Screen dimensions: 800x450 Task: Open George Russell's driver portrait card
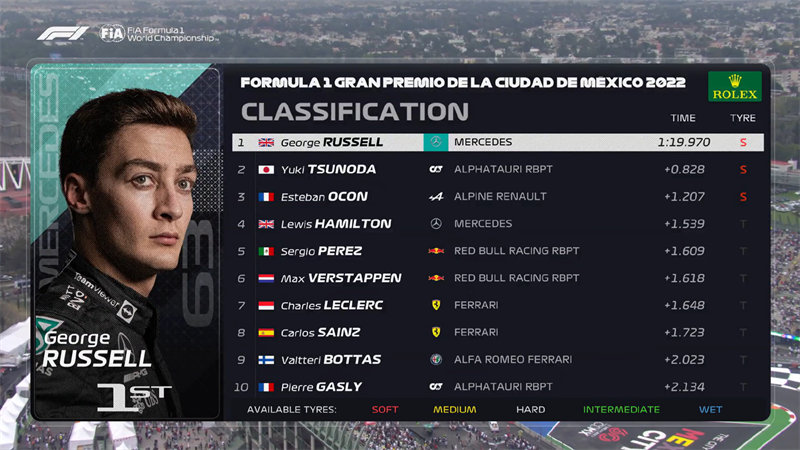coord(126,242)
